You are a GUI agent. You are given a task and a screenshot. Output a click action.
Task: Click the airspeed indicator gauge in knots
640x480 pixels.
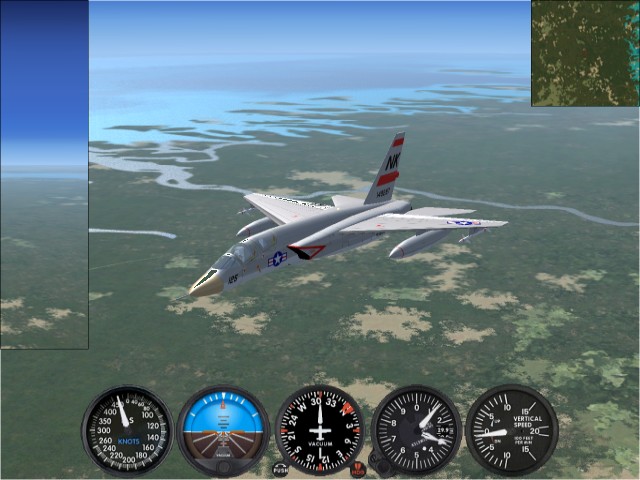pos(127,430)
